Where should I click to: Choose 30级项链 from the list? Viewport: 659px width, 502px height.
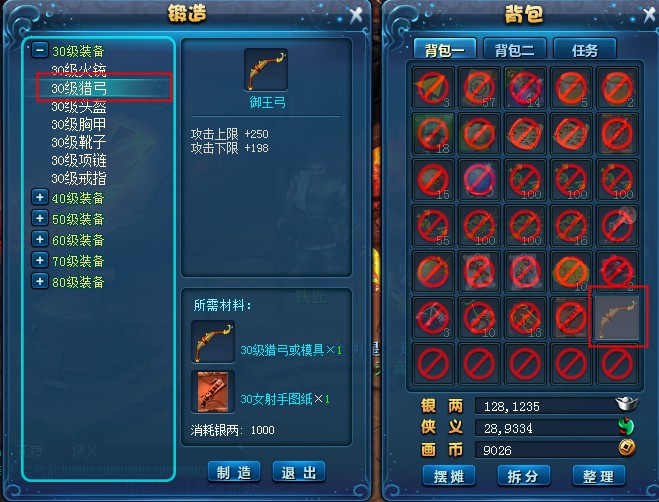[x=79, y=161]
